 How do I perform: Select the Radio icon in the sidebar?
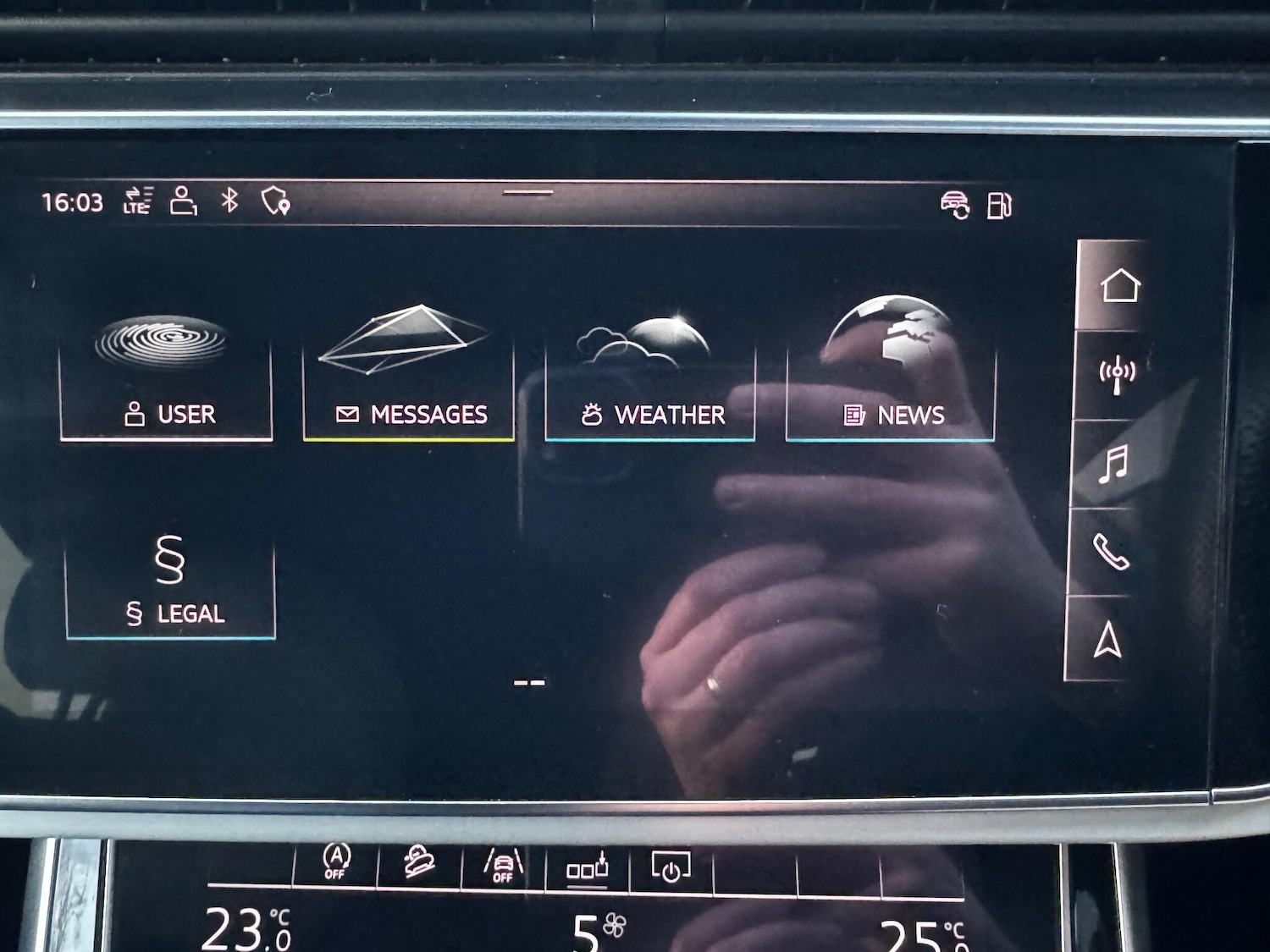[1116, 370]
